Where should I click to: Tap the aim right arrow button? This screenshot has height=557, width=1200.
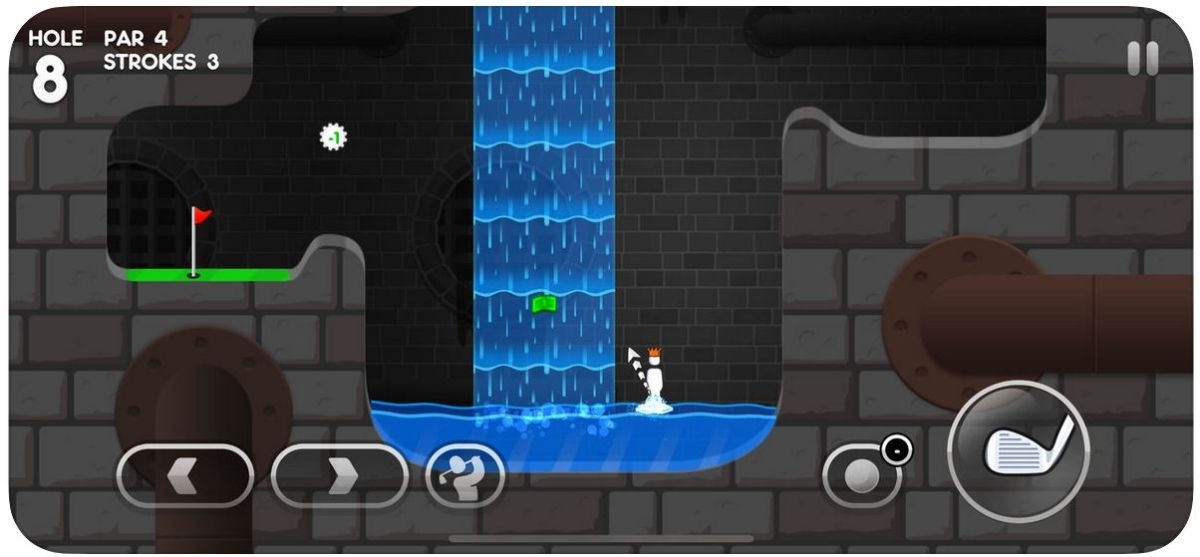(339, 475)
